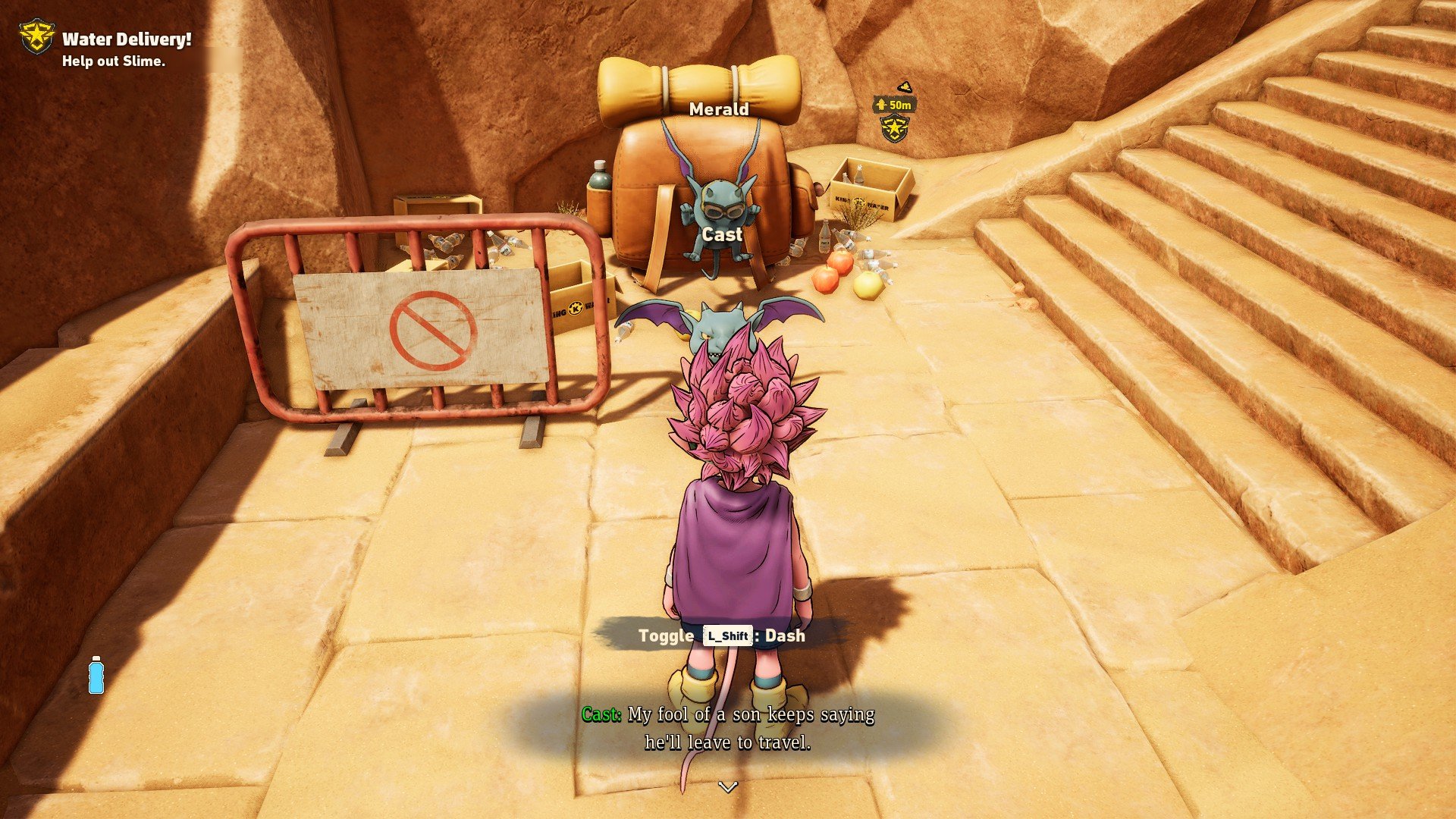This screenshot has width=1456, height=819.
Task: Select the blue water bottle icon
Action: coord(96,675)
